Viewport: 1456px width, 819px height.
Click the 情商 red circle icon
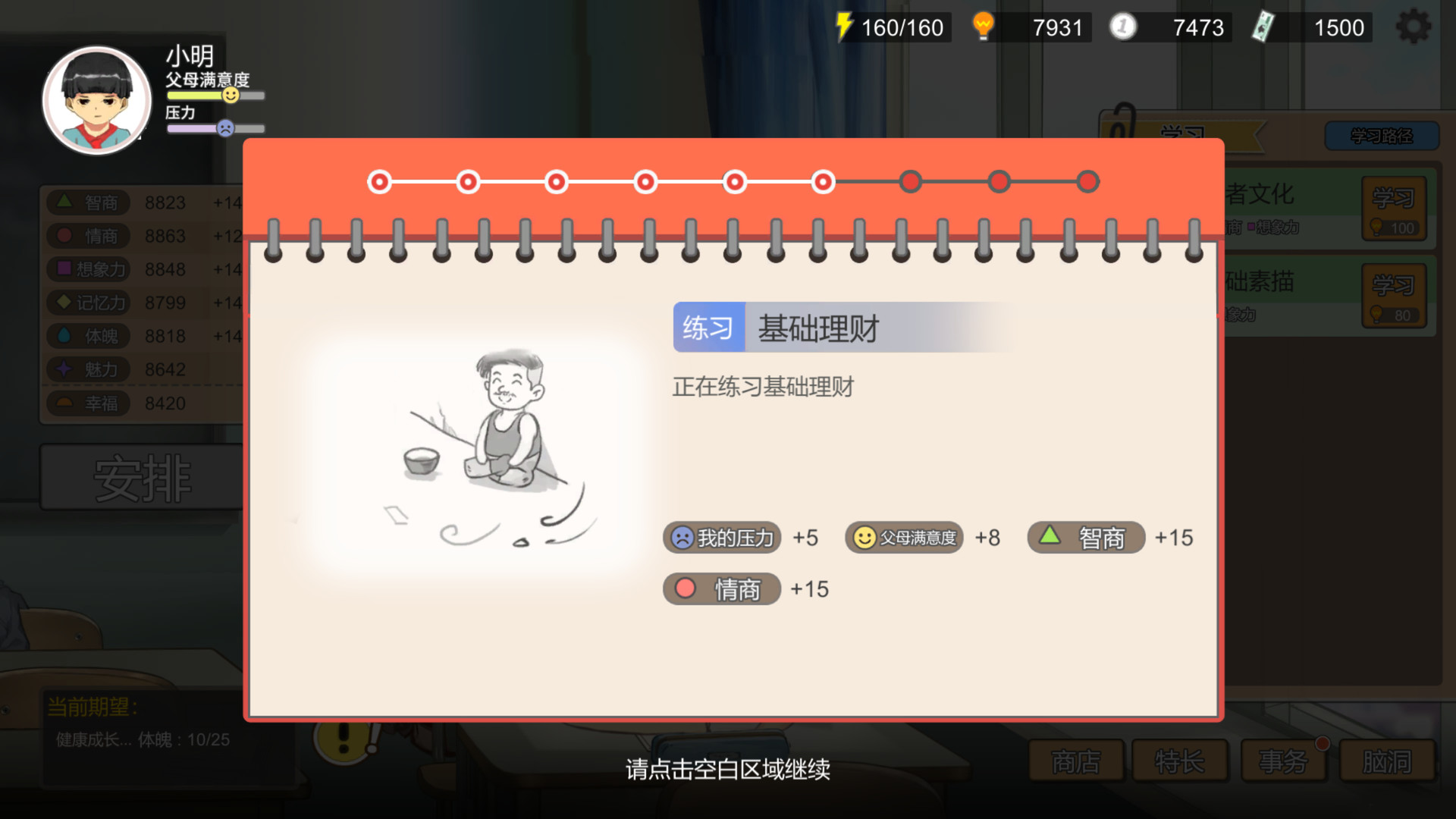click(x=64, y=235)
